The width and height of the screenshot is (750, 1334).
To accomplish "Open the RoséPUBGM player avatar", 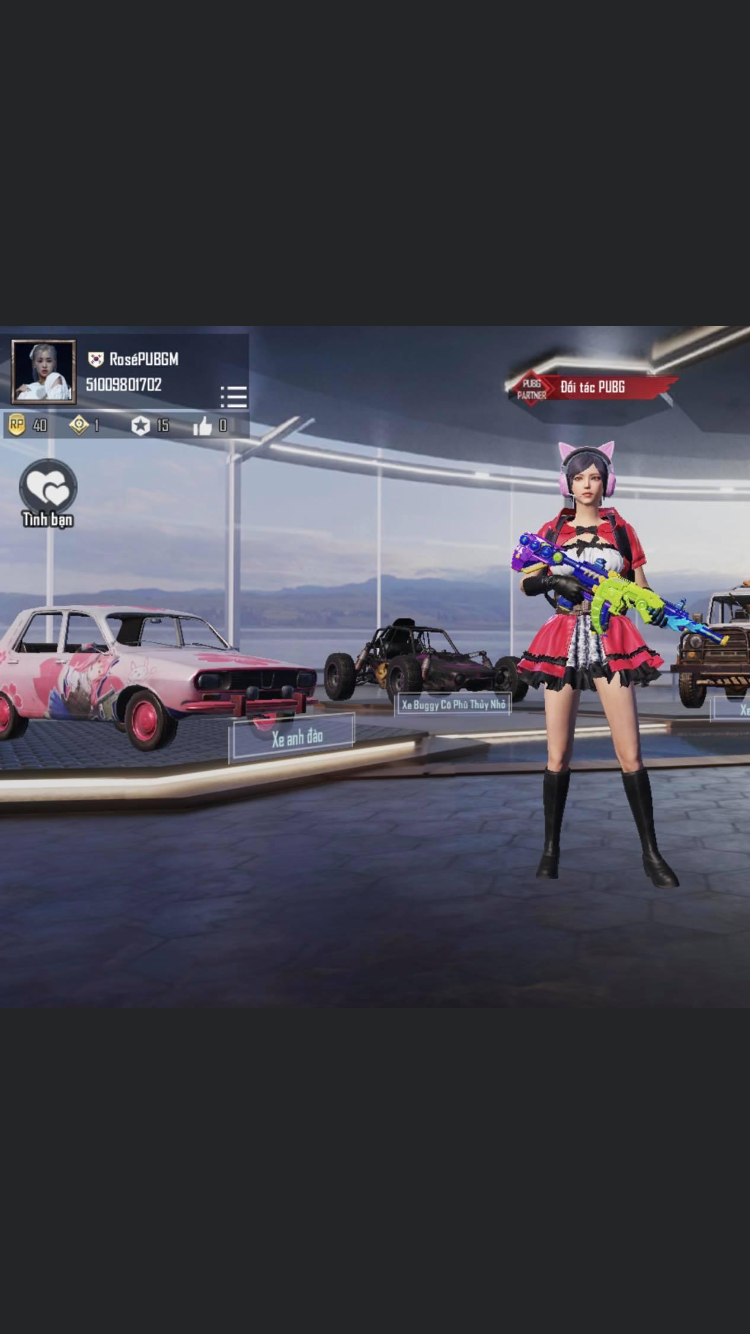I will coord(43,371).
